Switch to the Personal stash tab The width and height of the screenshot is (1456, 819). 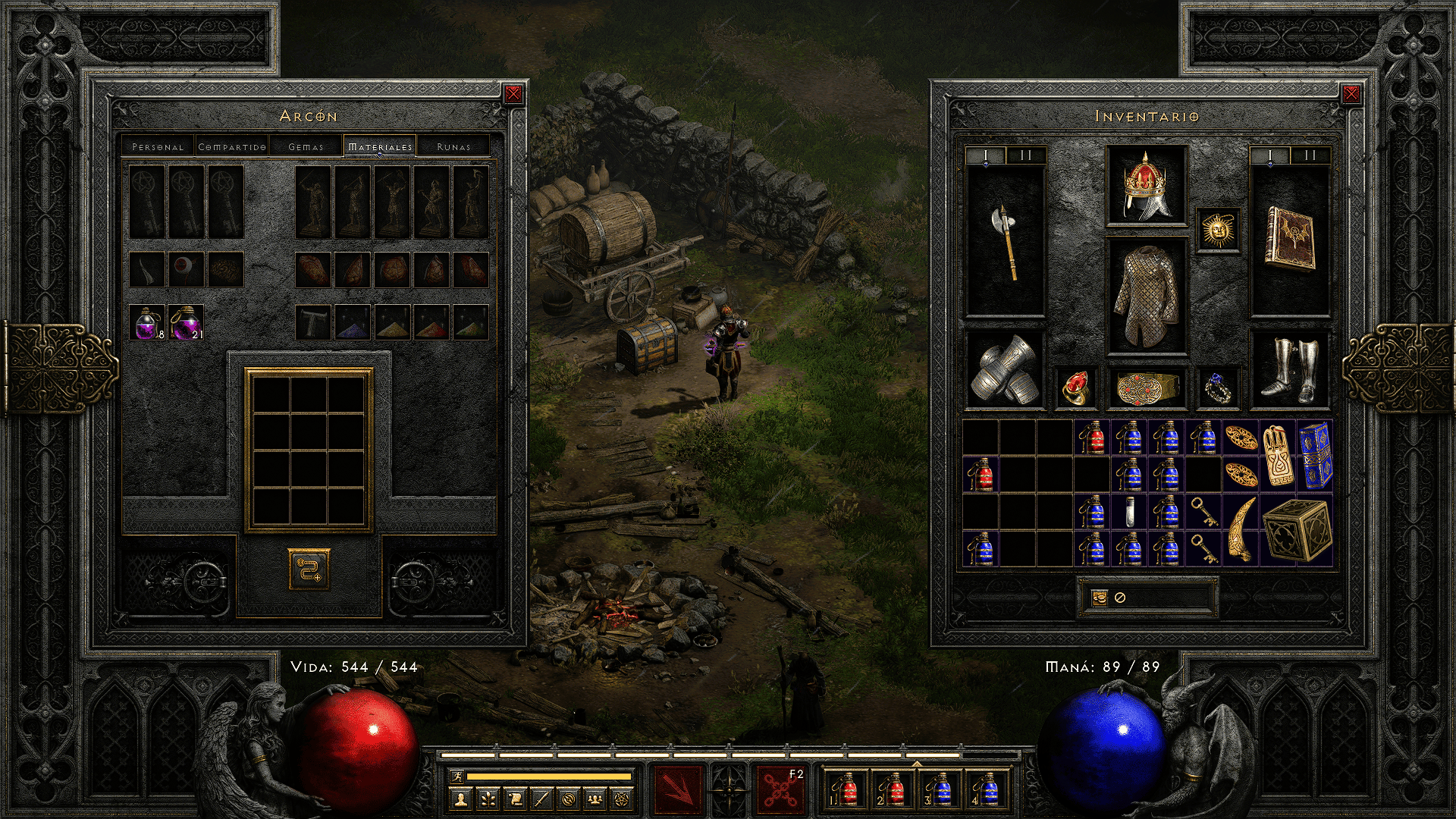click(158, 146)
